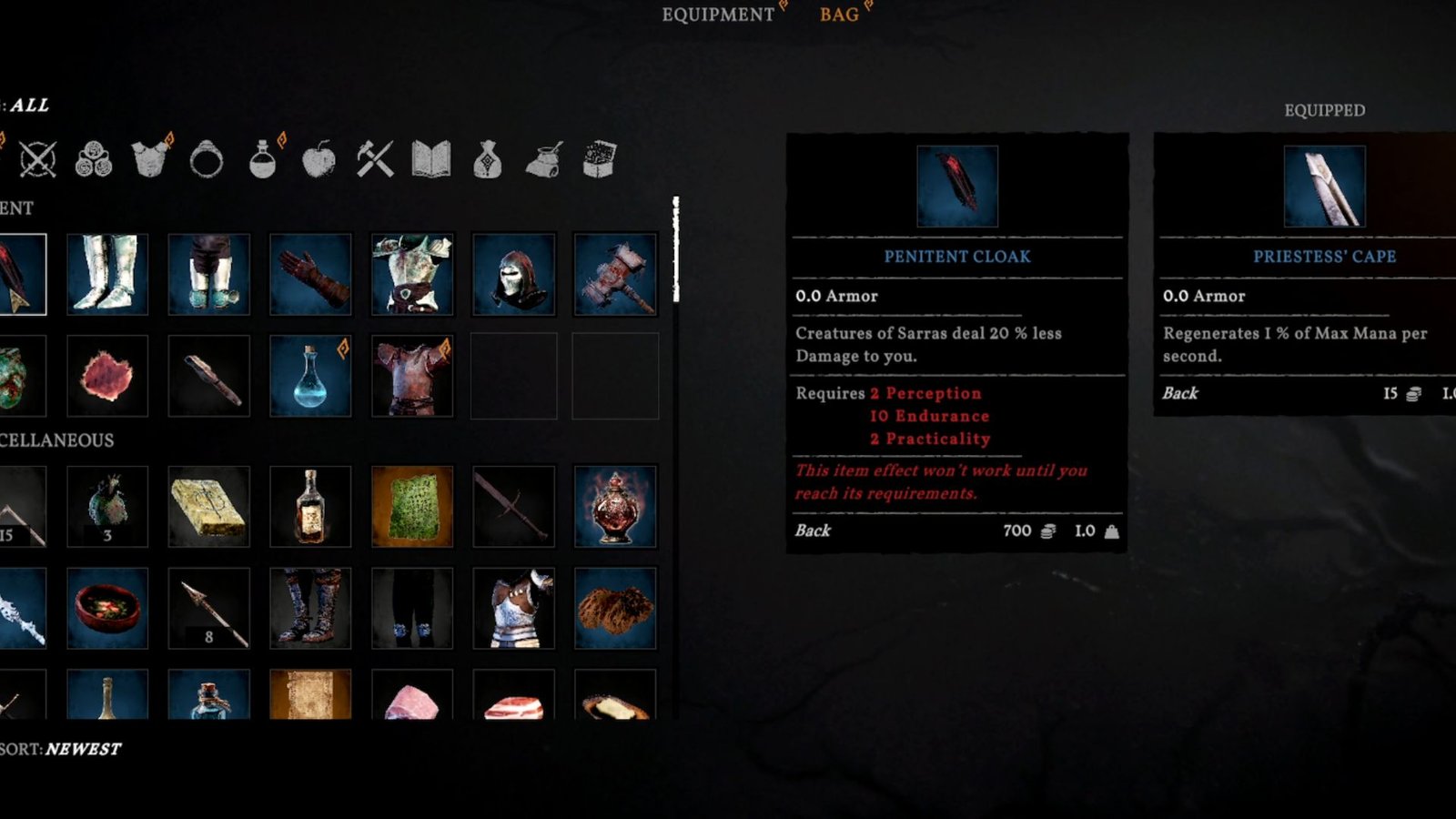Viewport: 1456px width, 819px height.
Task: Choose the brown fur pelt item
Action: [615, 608]
